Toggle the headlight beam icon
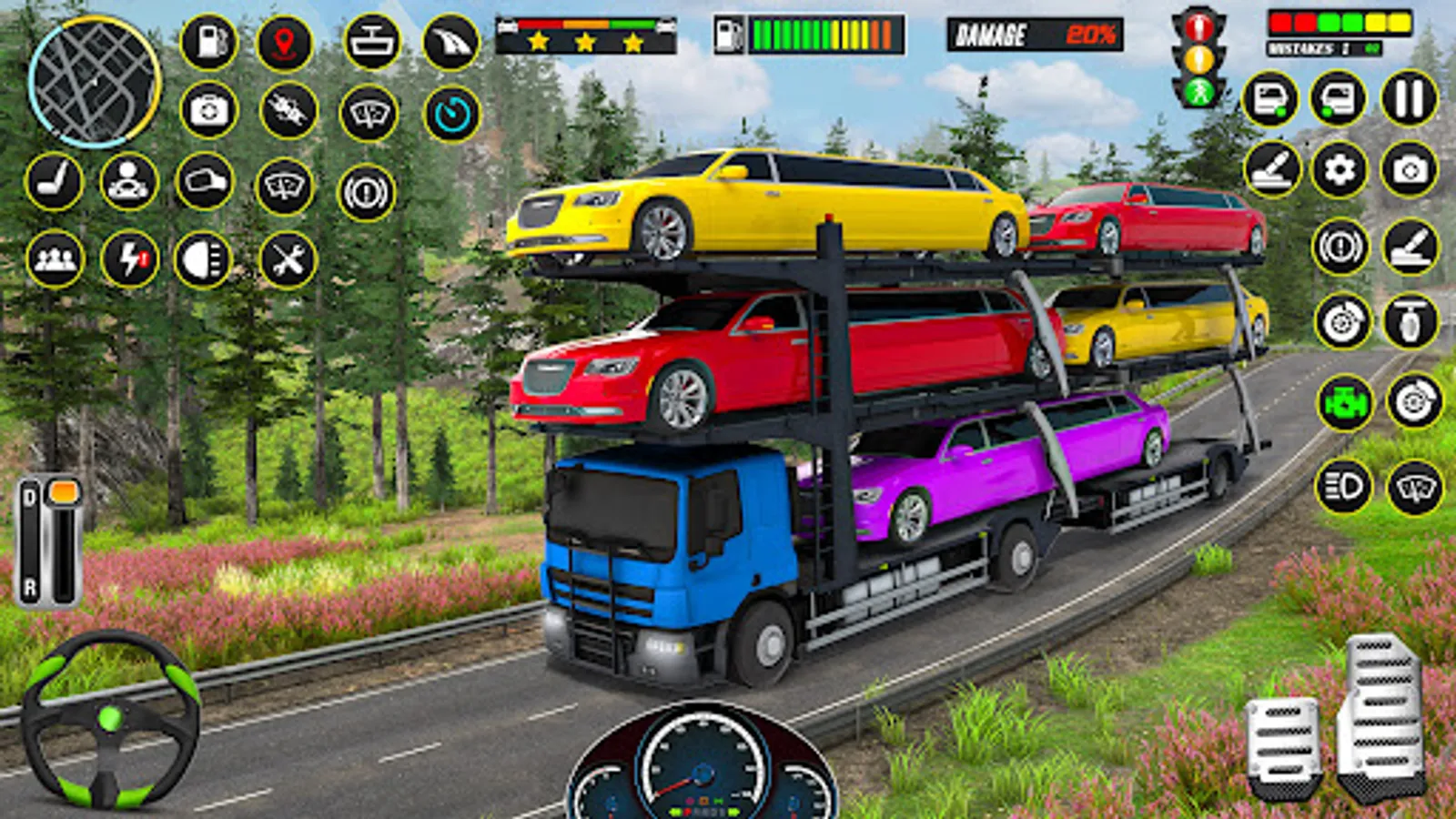 (203, 259)
